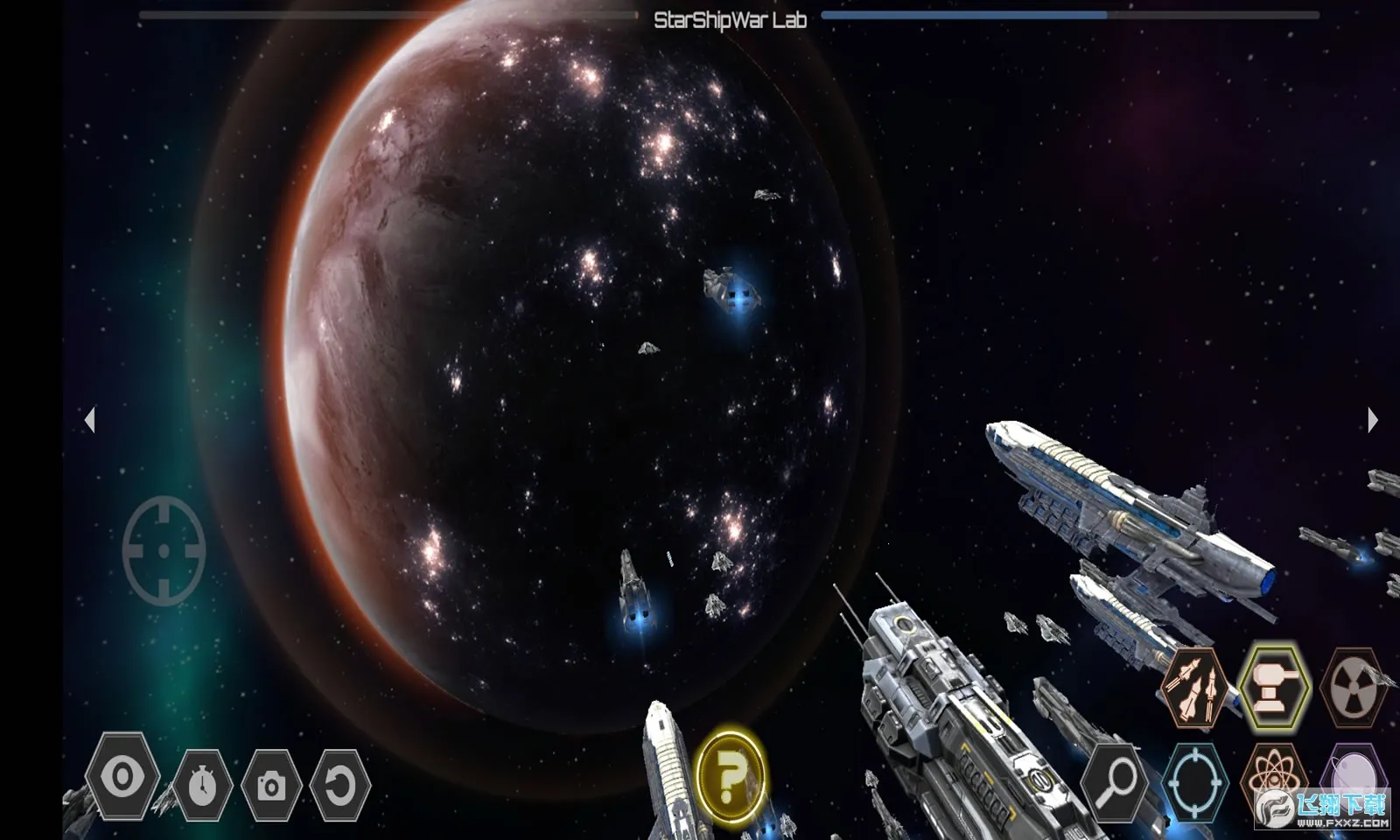Go to previous view with left arrow
Image resolution: width=1400 pixels, height=840 pixels.
[x=89, y=420]
